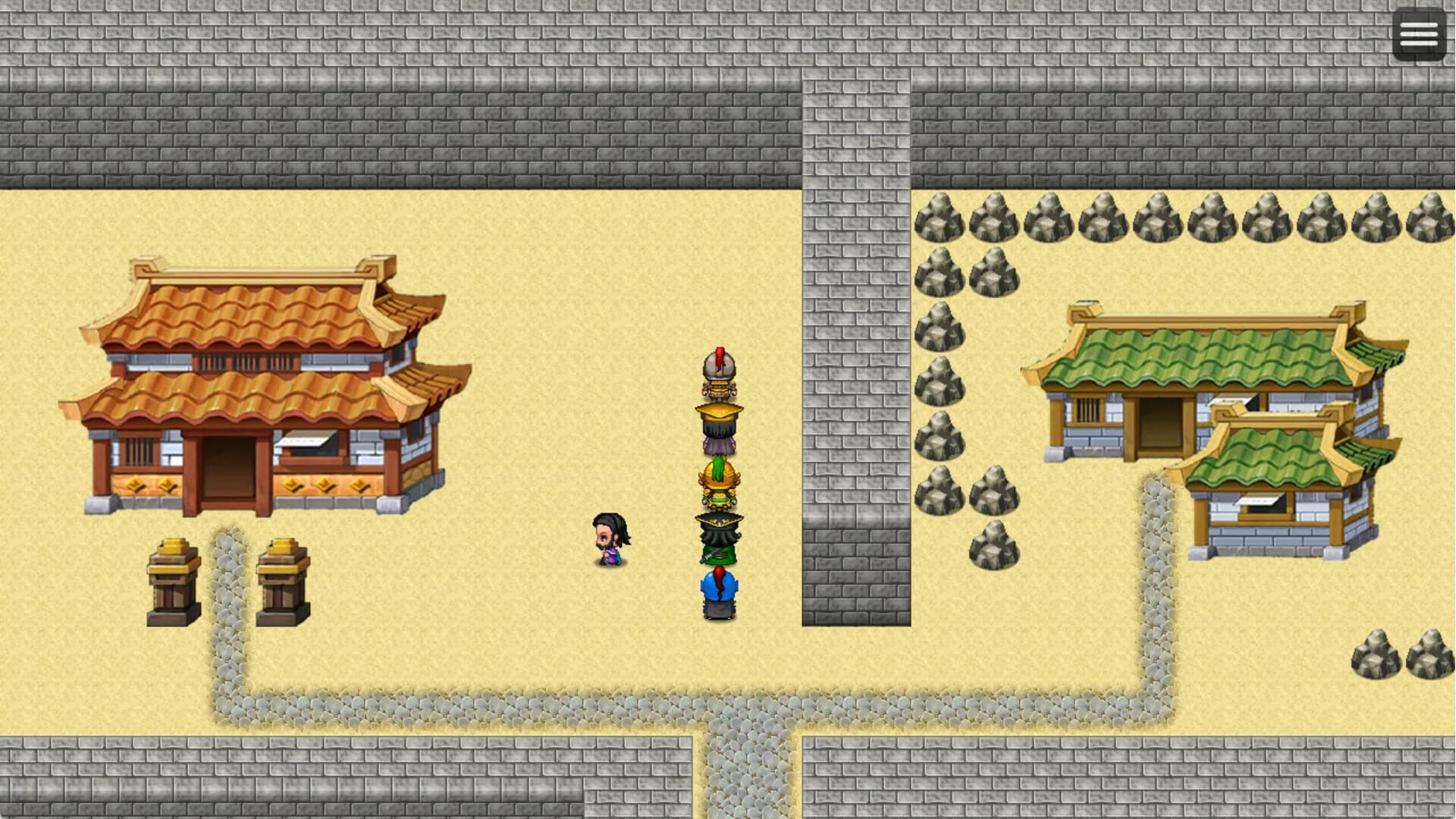The height and width of the screenshot is (819, 1456).
Task: Open the hamburger menu button
Action: coord(1417,33)
